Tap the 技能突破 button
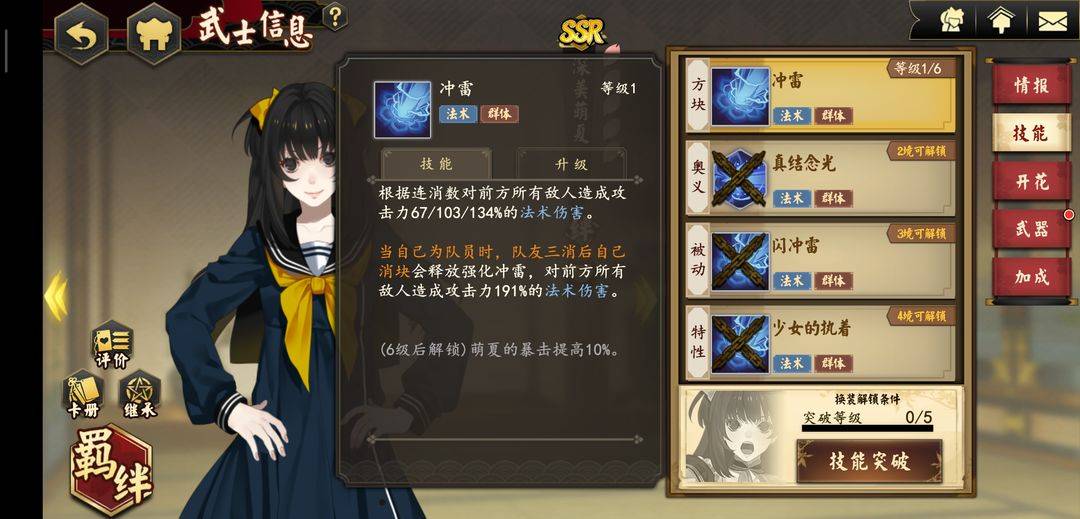 868,461
